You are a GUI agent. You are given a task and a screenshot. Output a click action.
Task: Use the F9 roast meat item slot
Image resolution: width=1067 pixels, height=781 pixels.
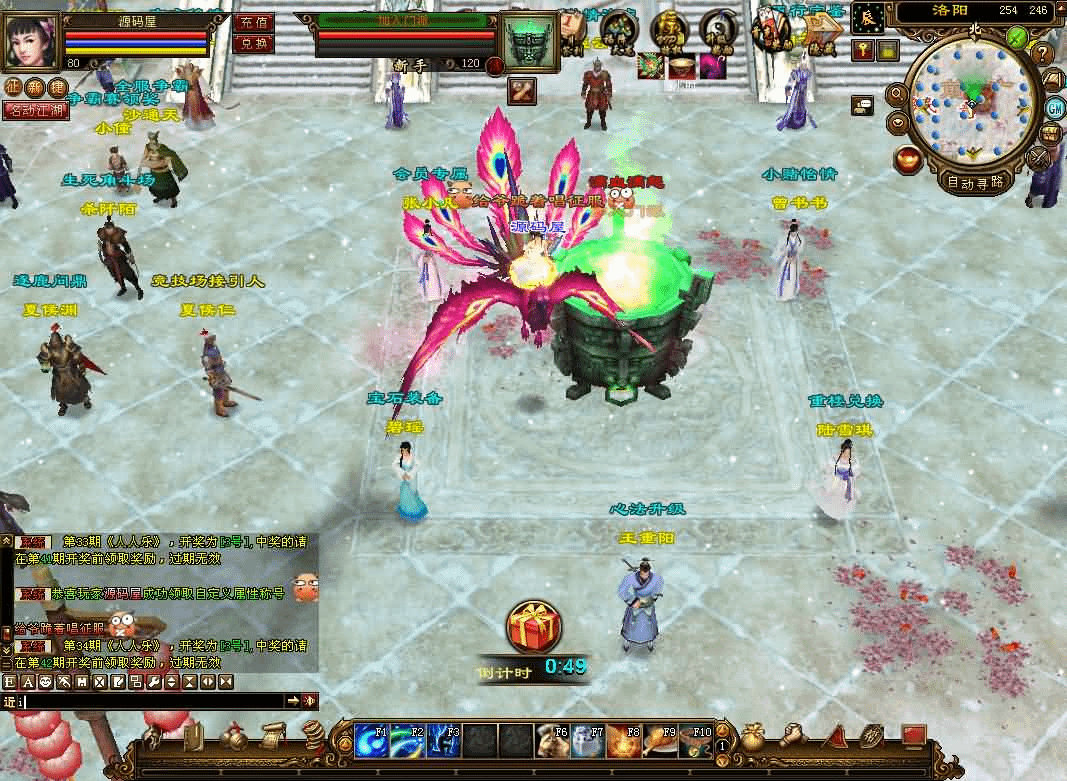point(660,742)
